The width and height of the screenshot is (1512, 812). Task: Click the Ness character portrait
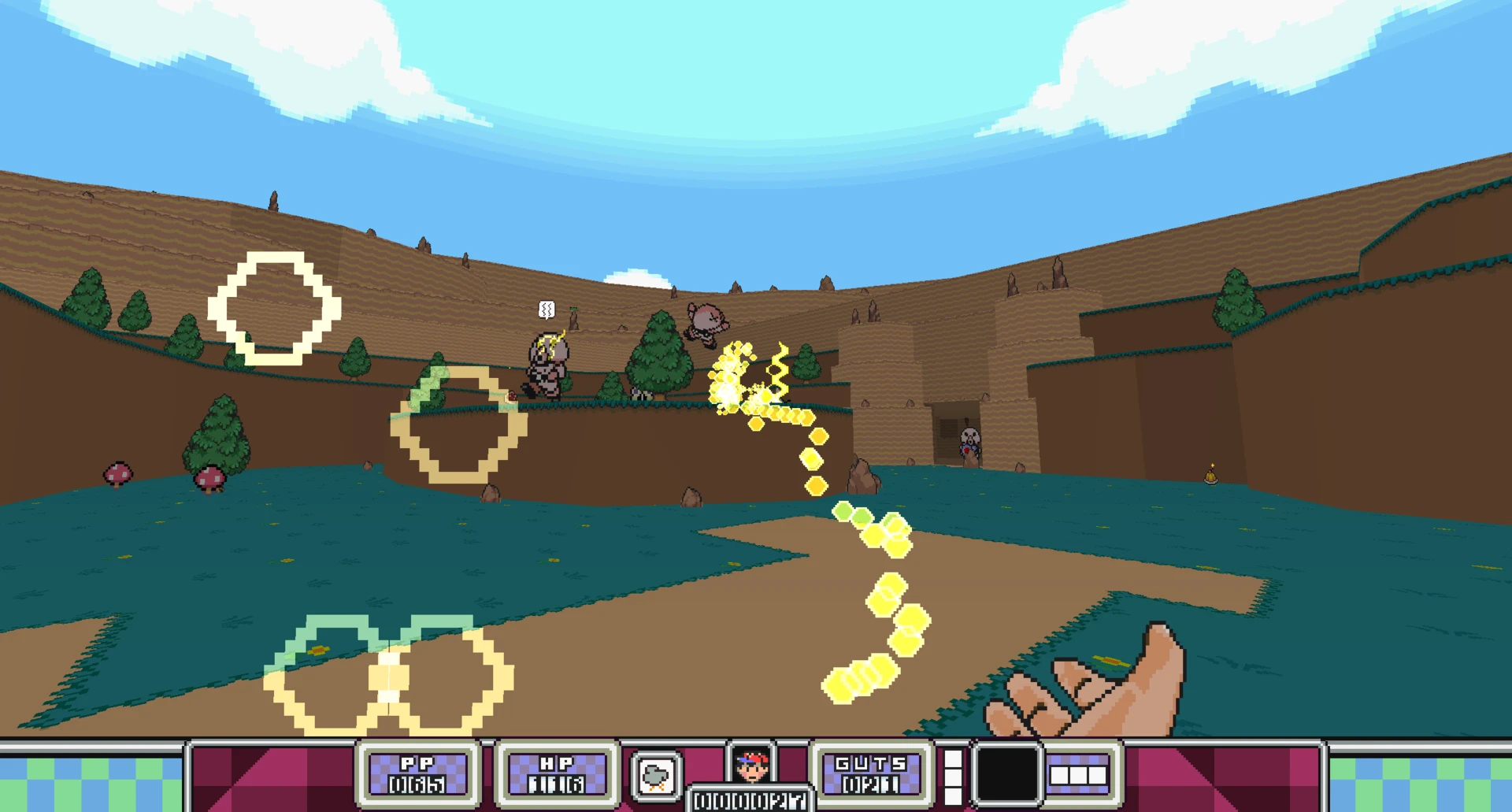click(750, 765)
